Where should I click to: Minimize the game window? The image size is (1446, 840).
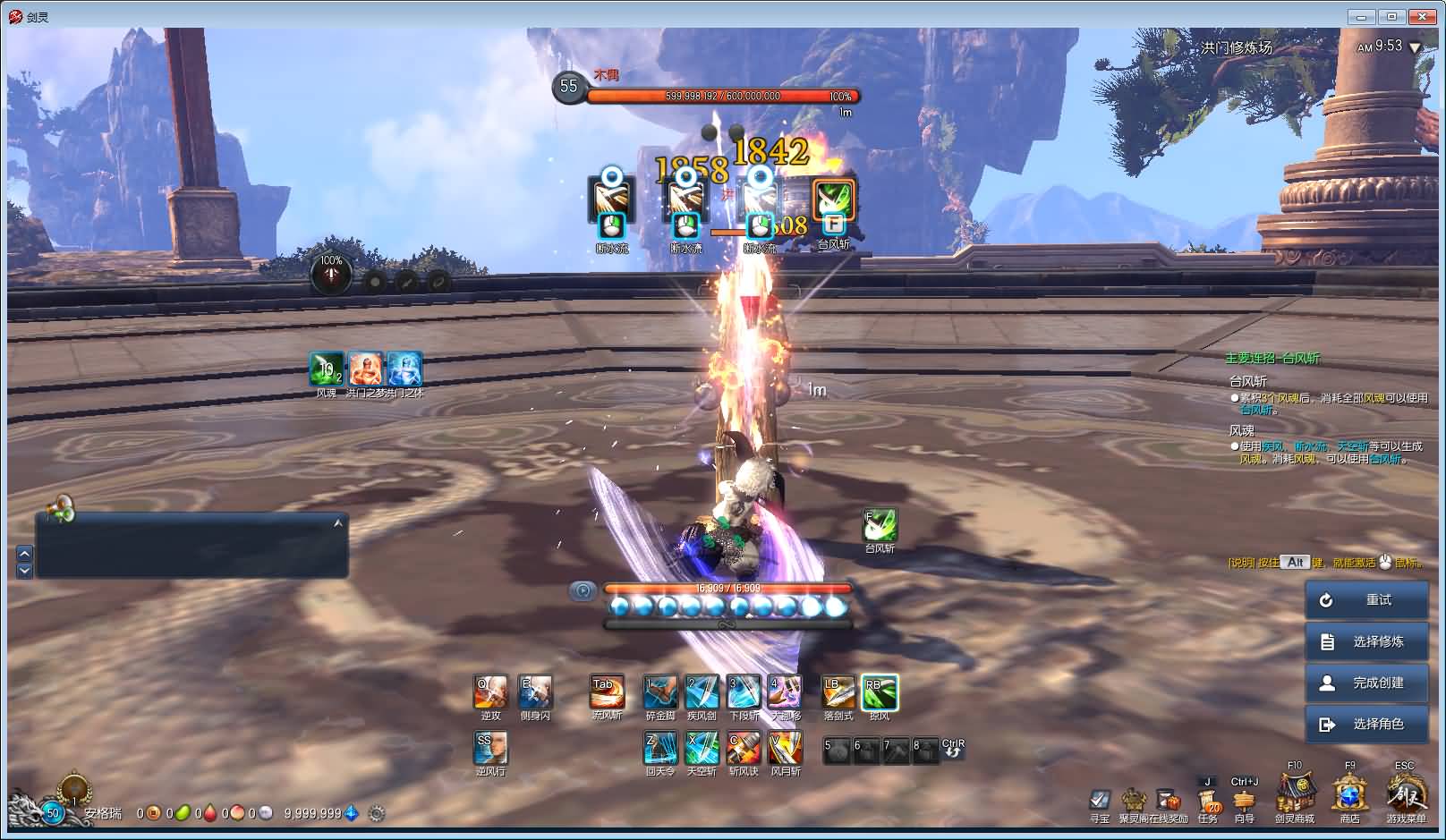click(x=1362, y=16)
